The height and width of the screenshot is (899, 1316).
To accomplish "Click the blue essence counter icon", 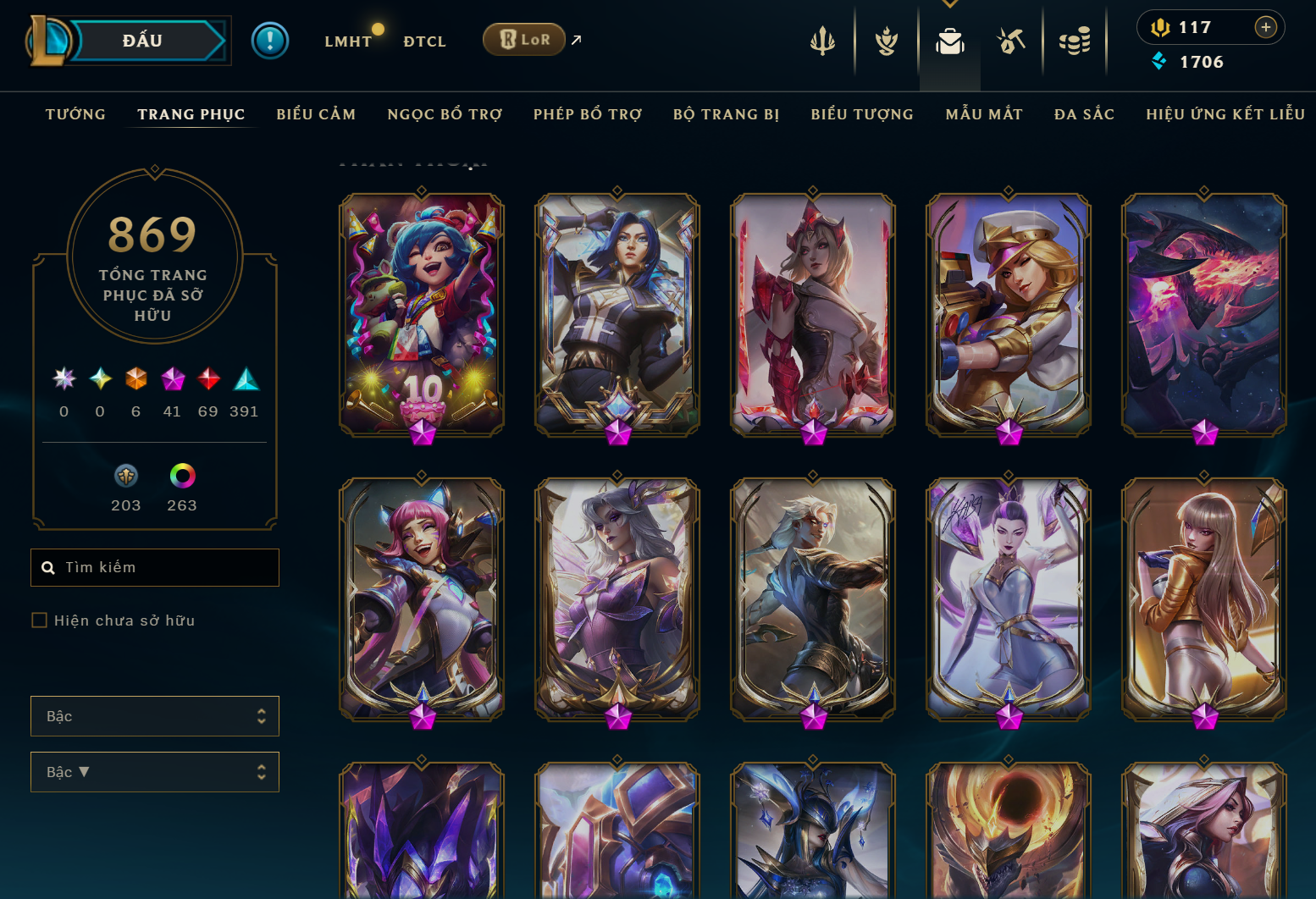I will [x=1160, y=61].
